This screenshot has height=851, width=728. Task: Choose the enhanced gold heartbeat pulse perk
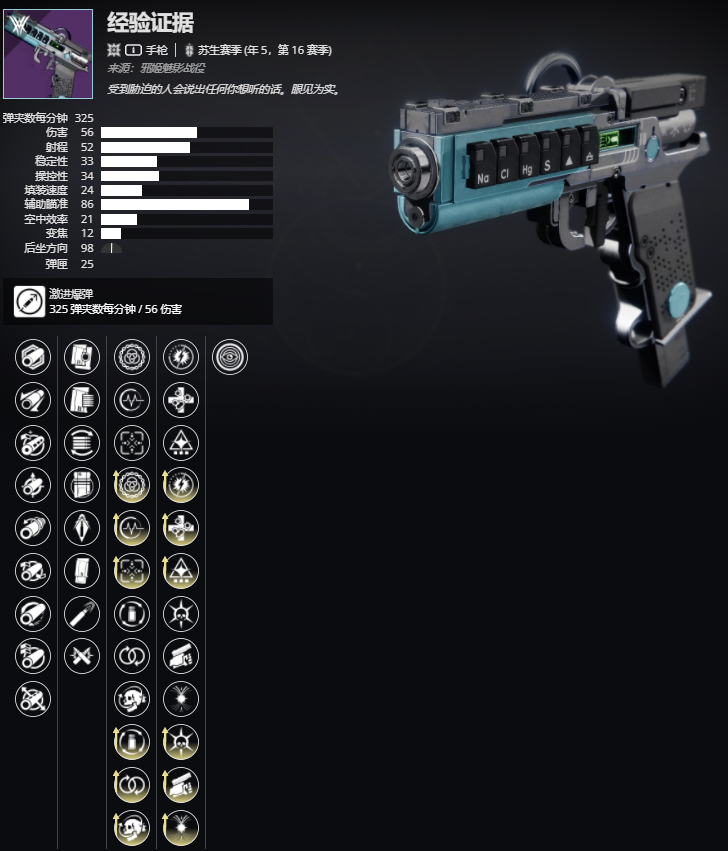pyautogui.click(x=132, y=528)
